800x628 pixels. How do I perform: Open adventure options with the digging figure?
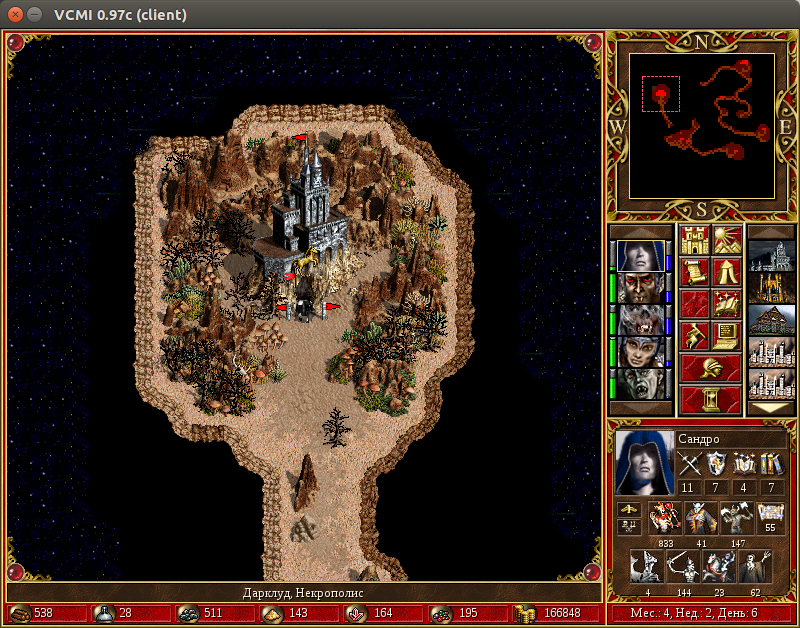tap(694, 335)
